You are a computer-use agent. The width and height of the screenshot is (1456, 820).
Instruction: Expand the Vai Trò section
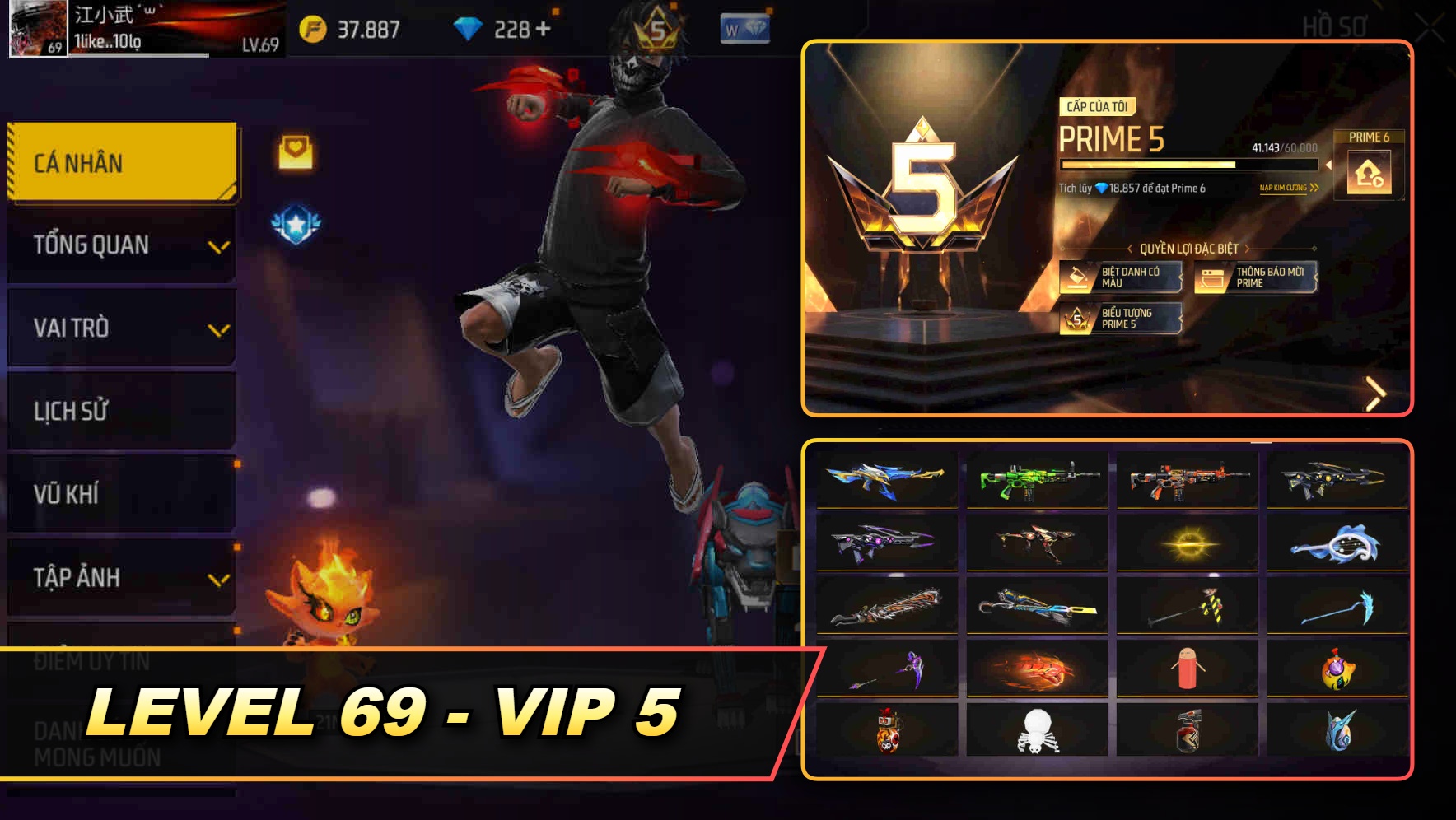click(120, 327)
